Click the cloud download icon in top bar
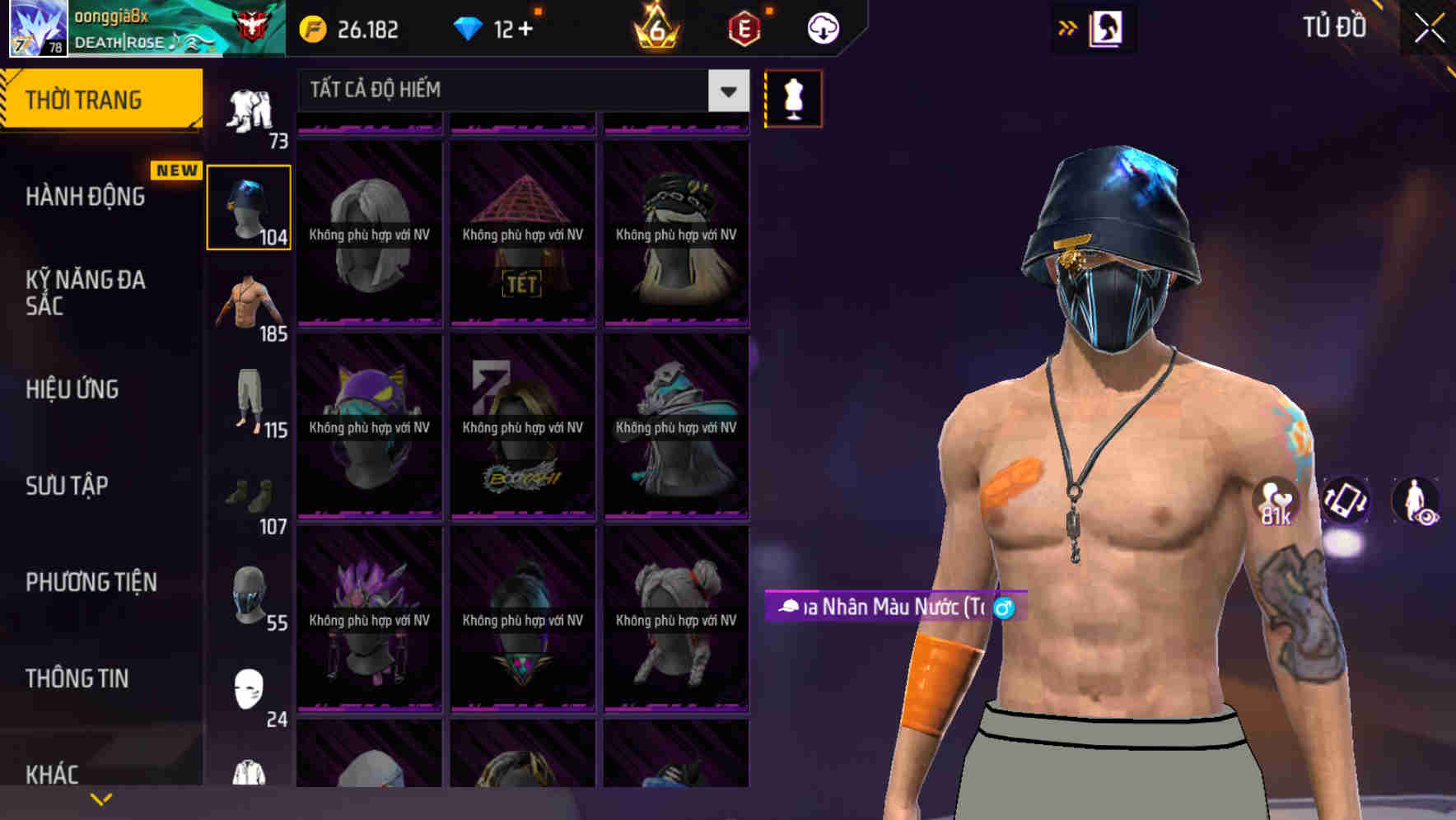Screen dimensions: 1456x820 (x=824, y=27)
